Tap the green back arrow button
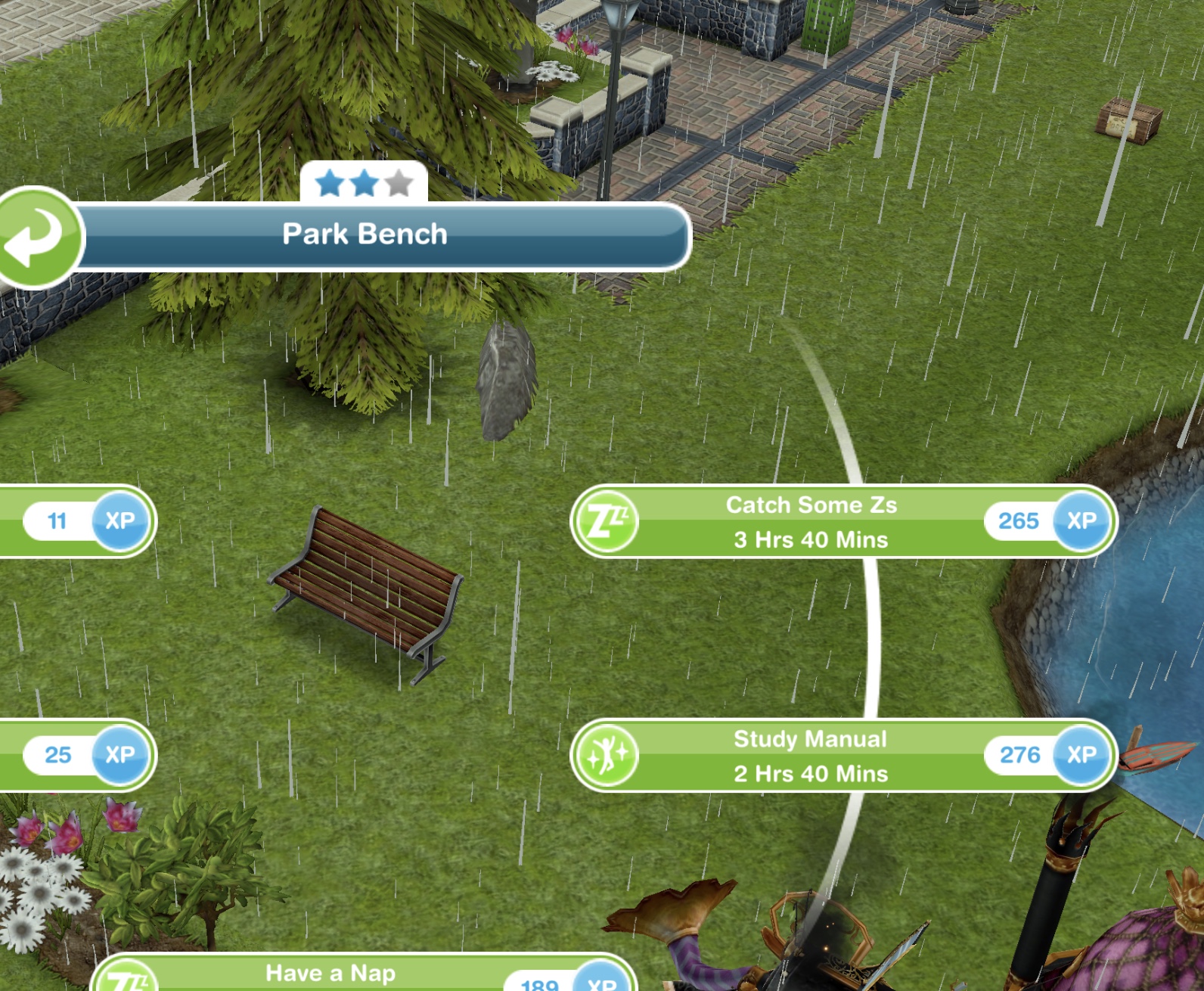Viewport: 1204px width, 991px height. 36,237
